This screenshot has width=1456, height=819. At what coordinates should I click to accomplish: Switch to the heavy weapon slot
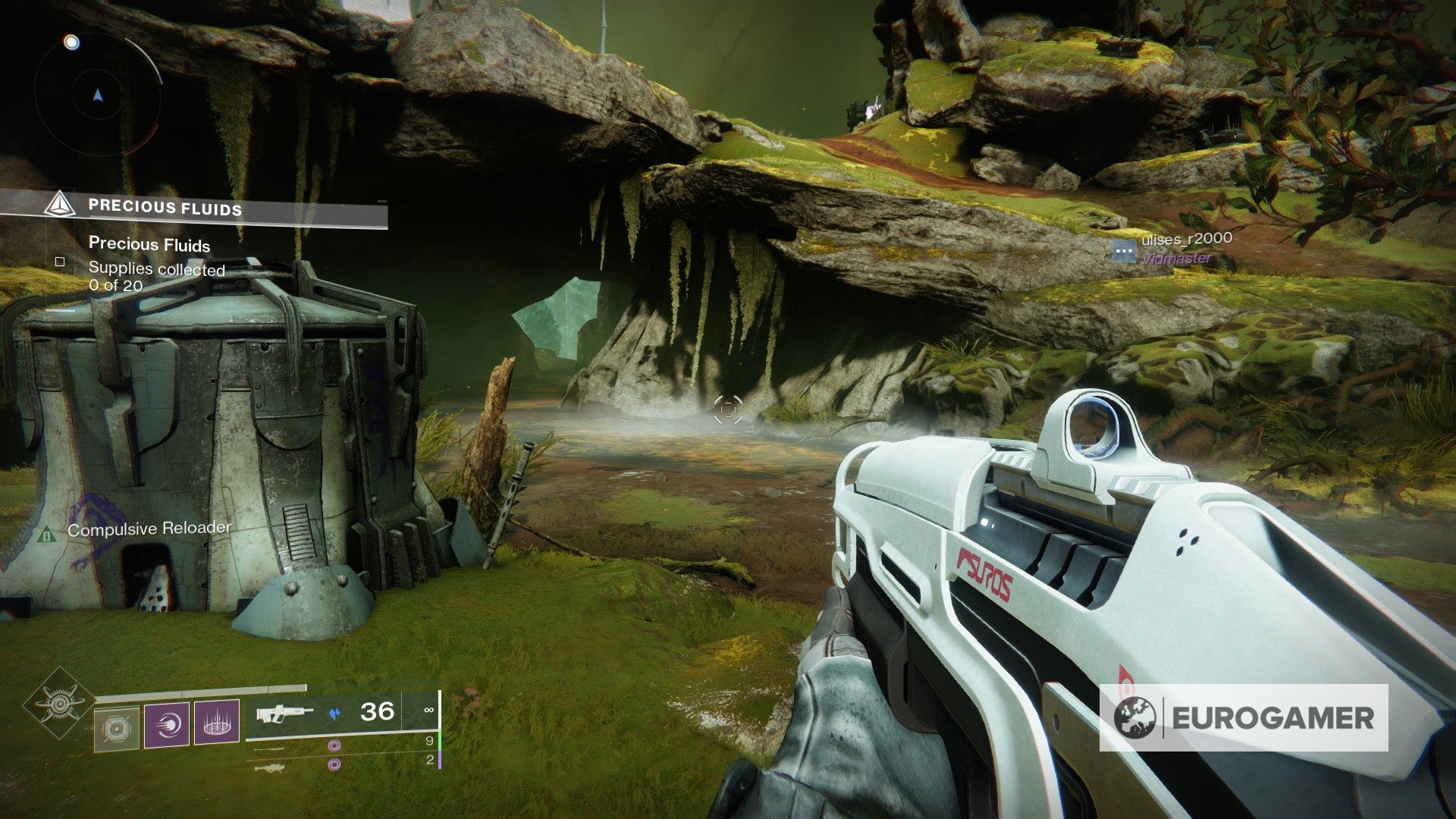tap(271, 767)
